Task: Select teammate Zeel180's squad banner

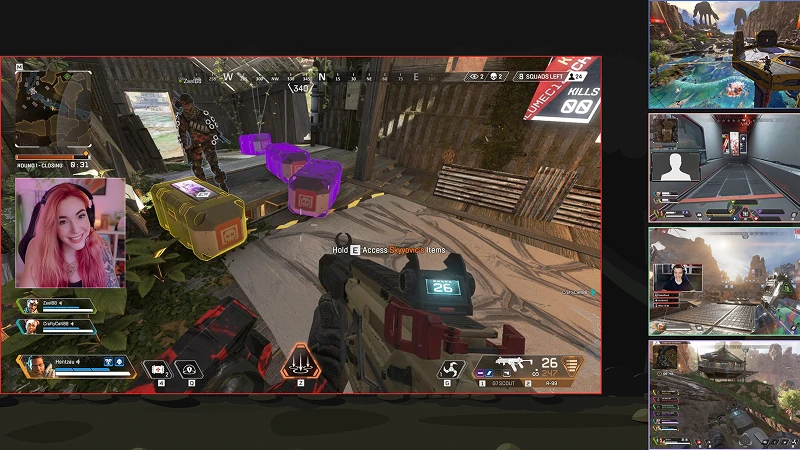Action: [58, 305]
